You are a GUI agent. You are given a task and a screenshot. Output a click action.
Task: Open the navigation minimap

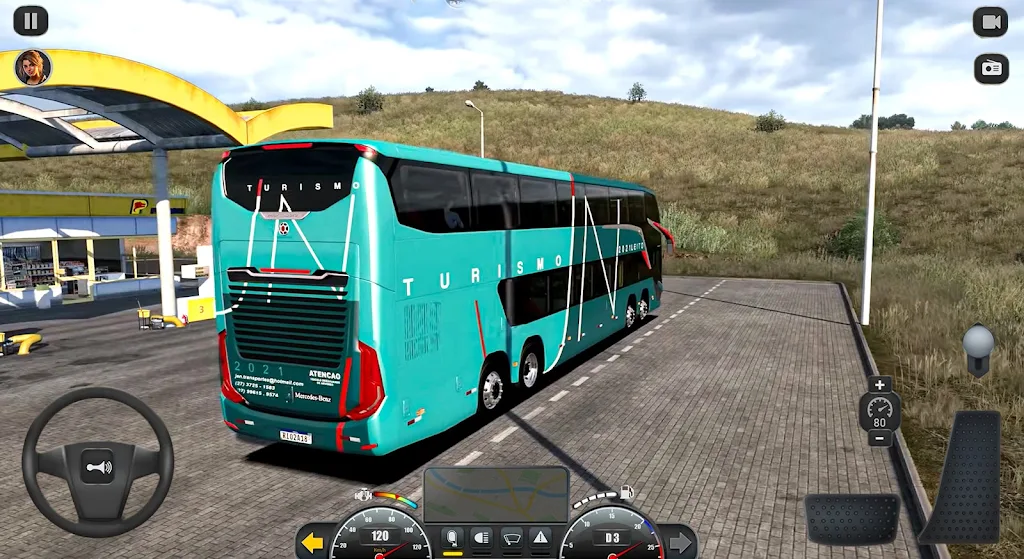point(496,493)
